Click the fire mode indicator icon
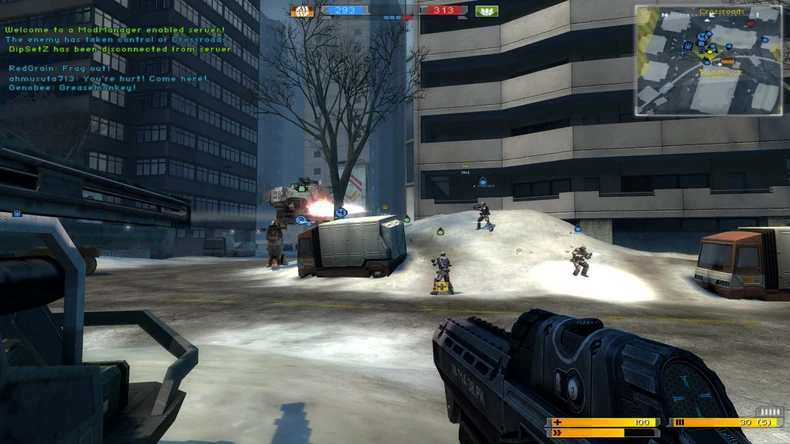Screen dimensions: 790x444 tap(770, 411)
